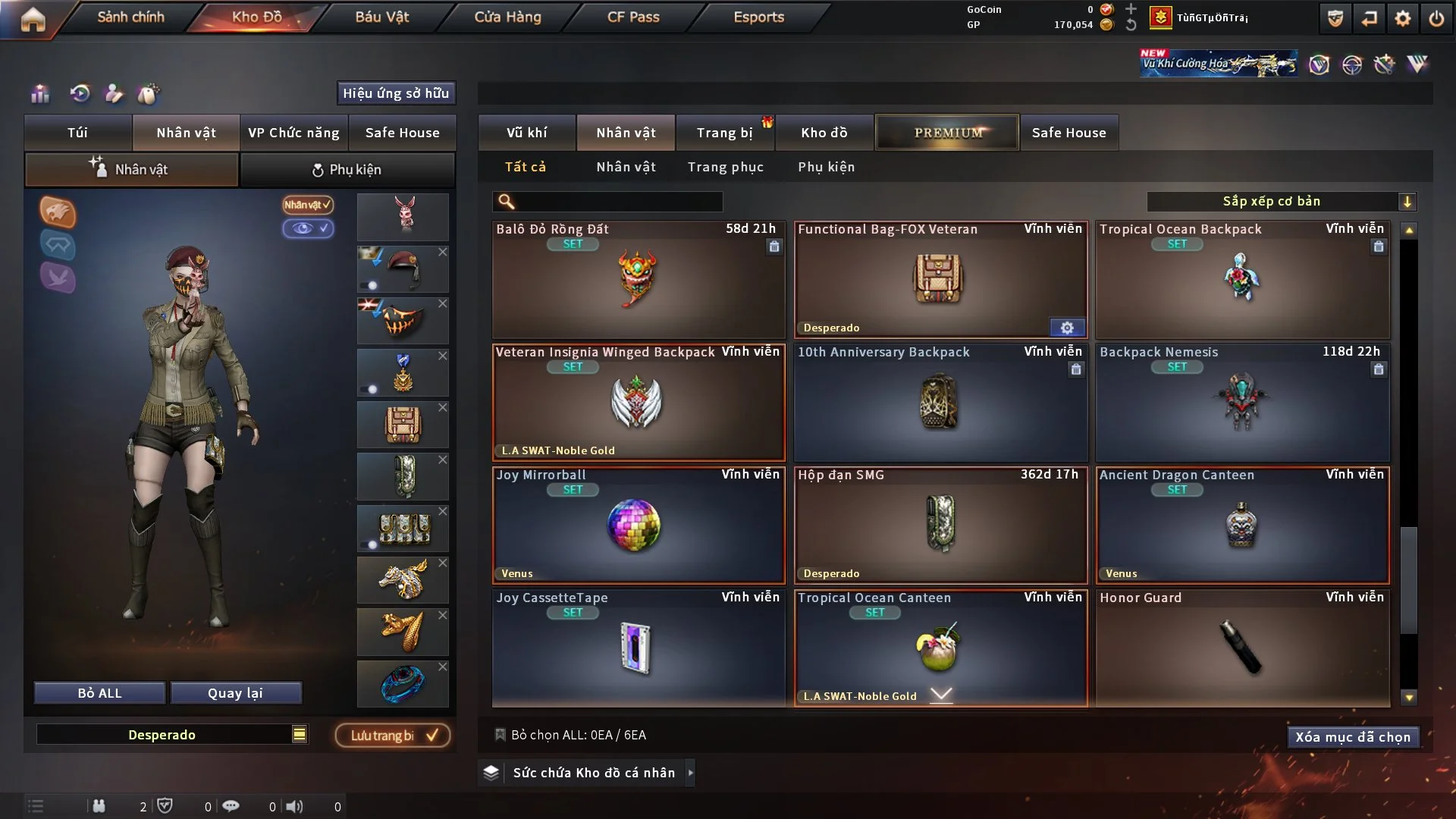Go to the Cửa Hàng shop
Image resolution: width=1456 pixels, height=819 pixels.
click(x=507, y=17)
